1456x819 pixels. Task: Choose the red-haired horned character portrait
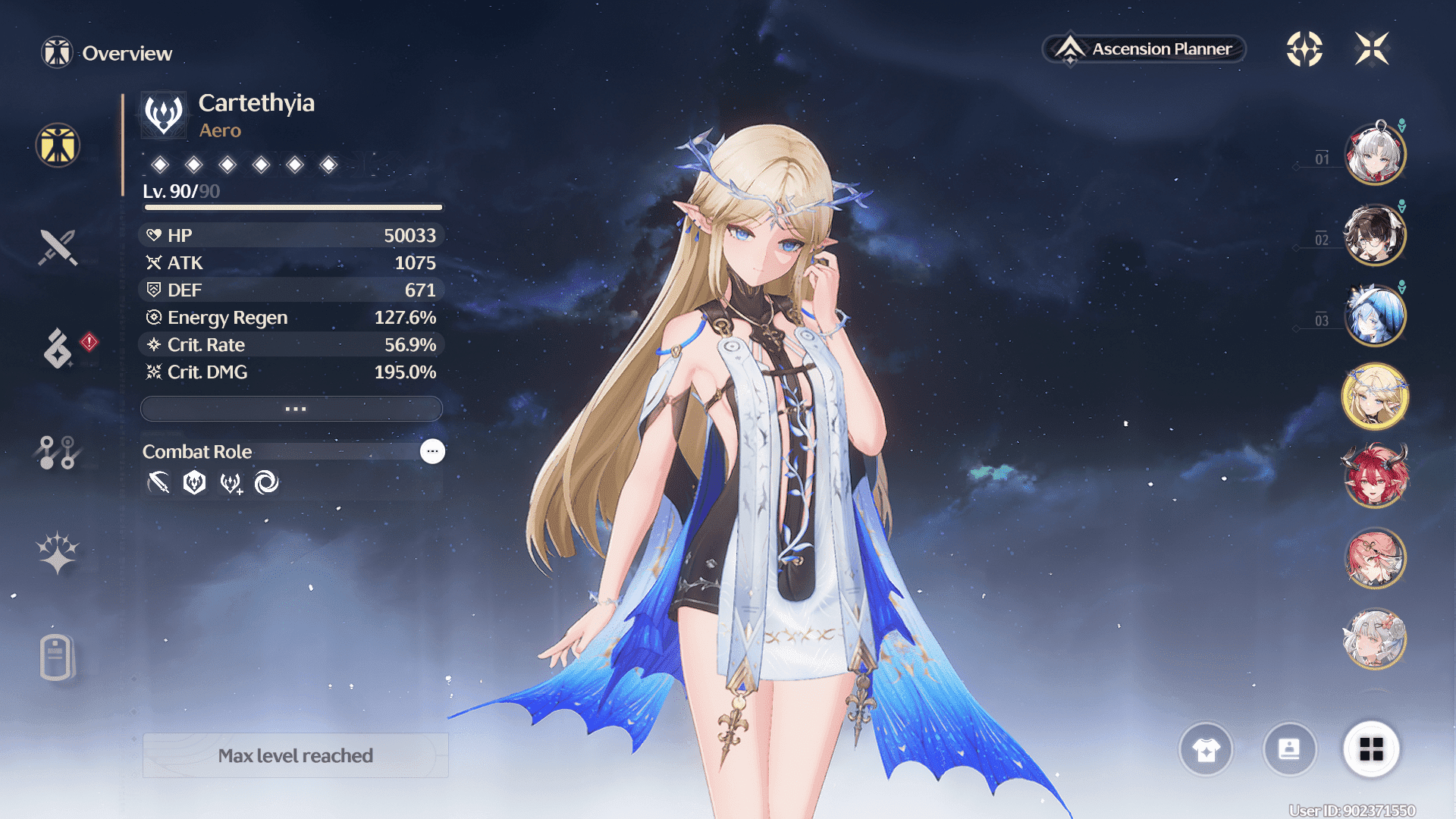[x=1375, y=477]
